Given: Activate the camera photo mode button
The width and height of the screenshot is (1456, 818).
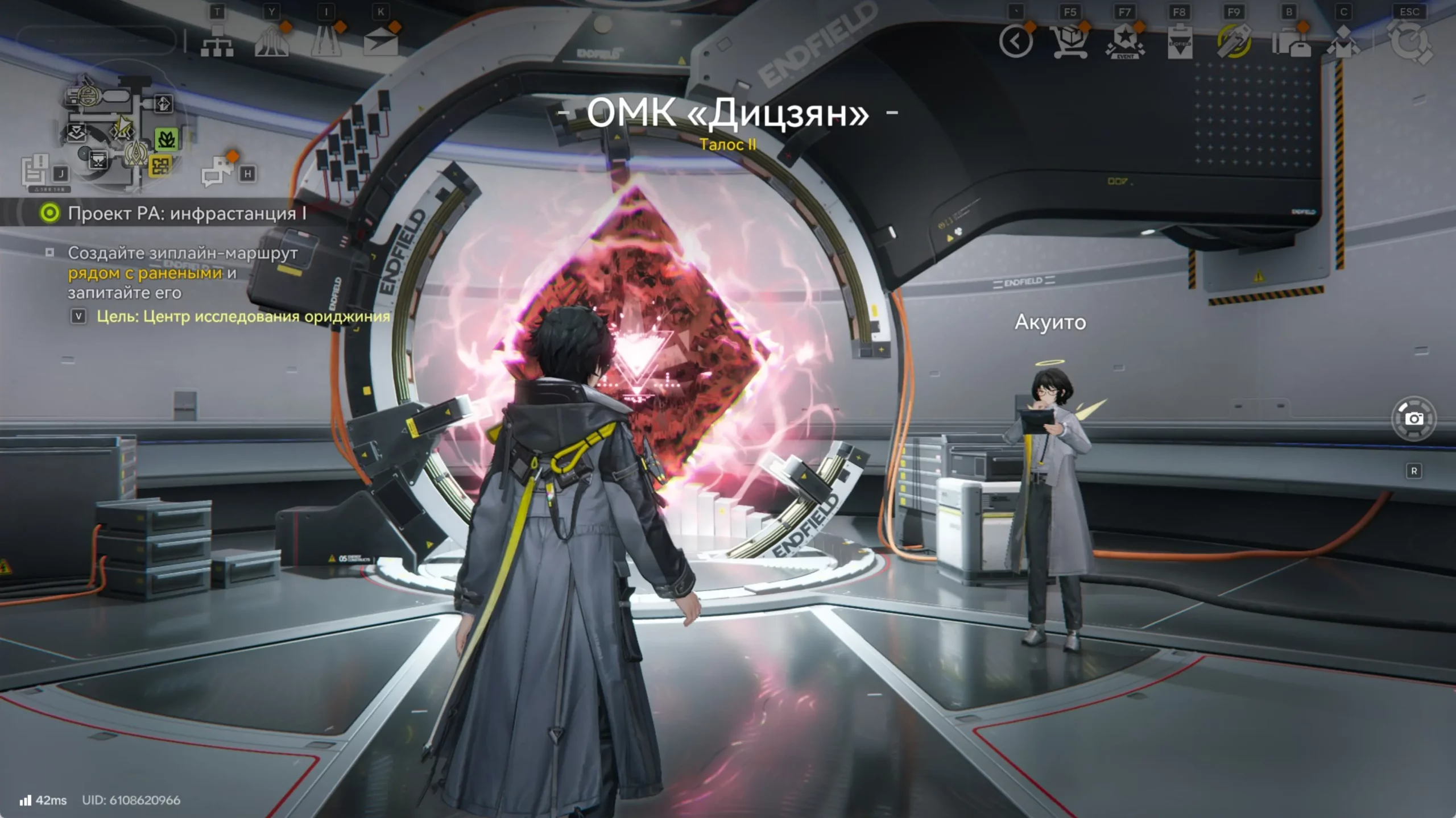Looking at the screenshot, I should (1414, 419).
